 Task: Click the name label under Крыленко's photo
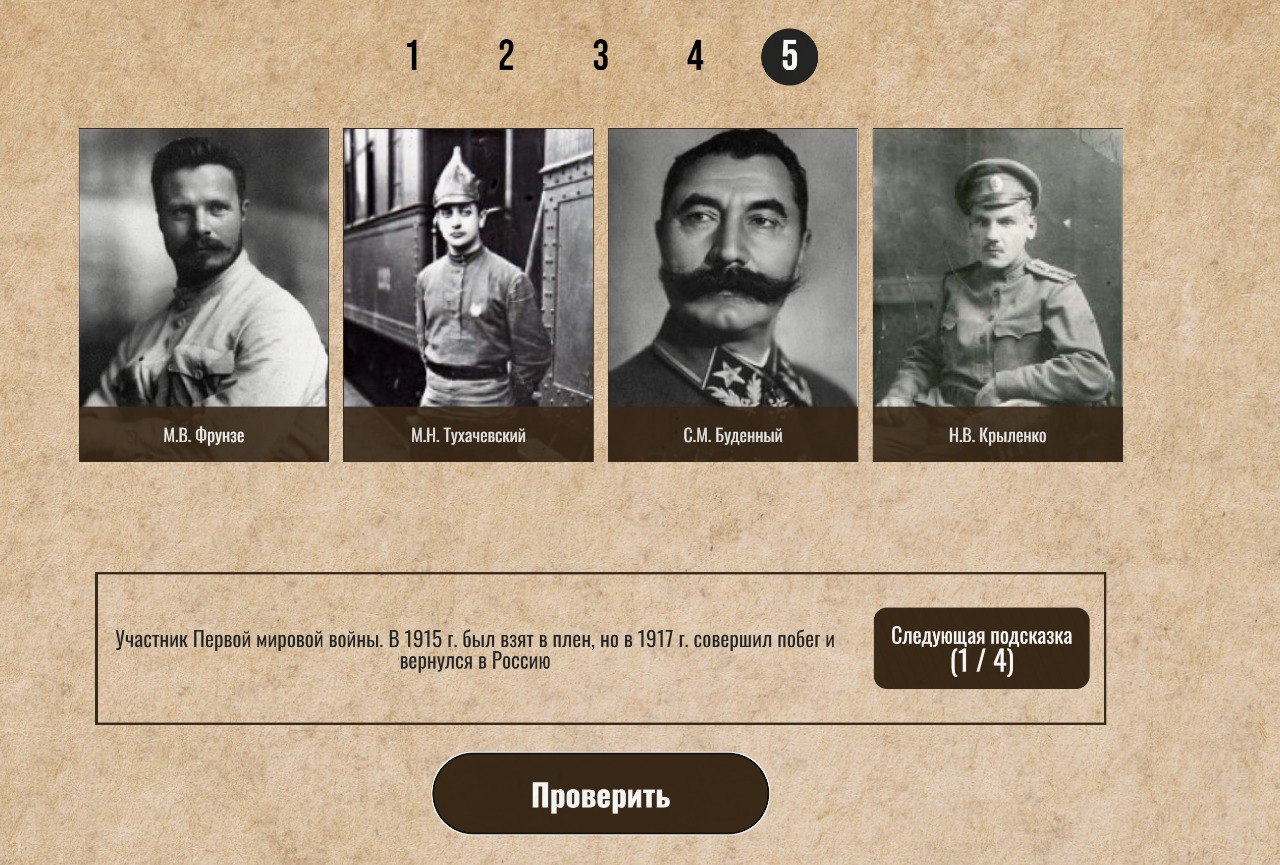click(998, 437)
